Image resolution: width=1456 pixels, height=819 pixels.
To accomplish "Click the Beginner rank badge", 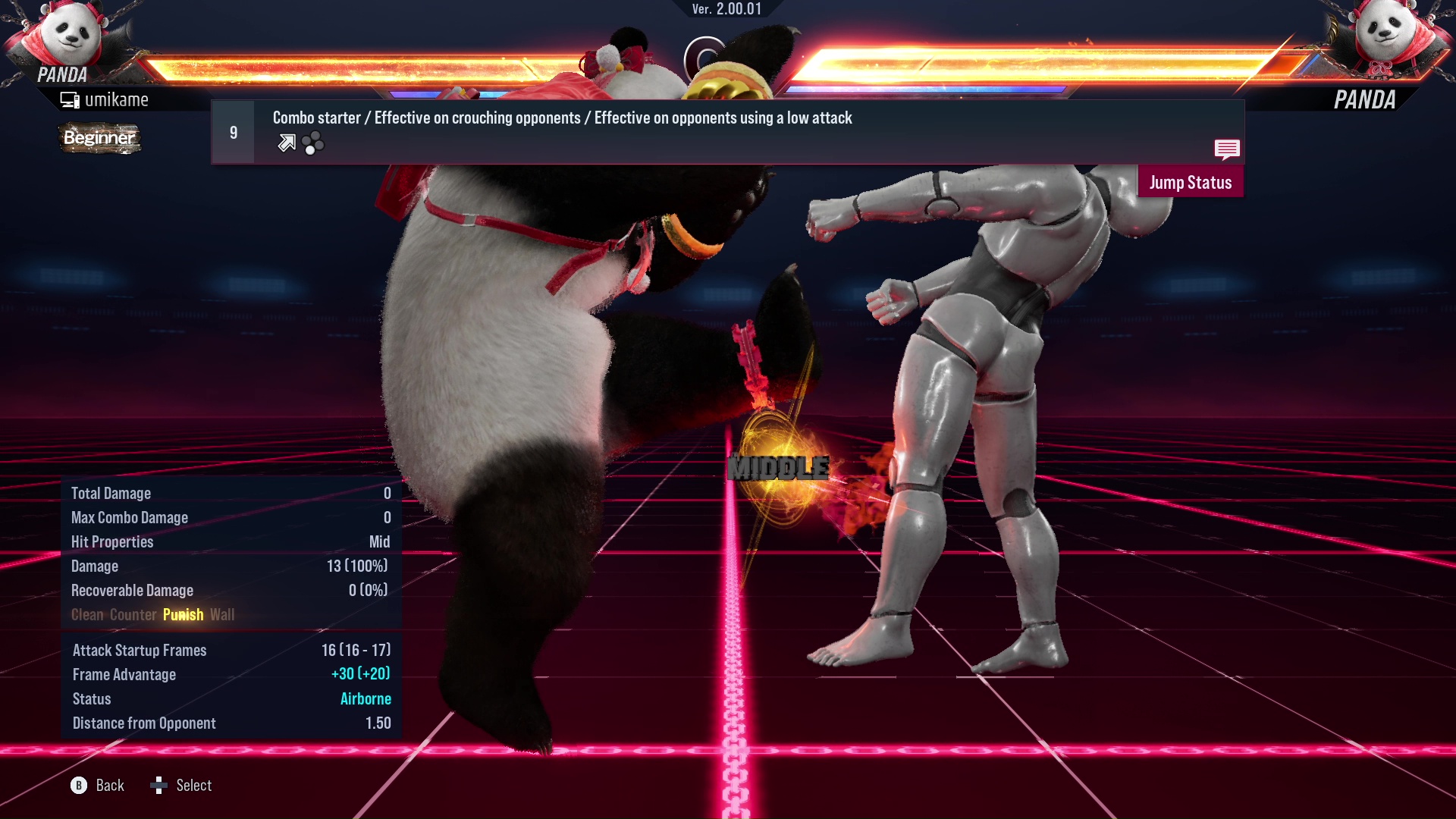I will pyautogui.click(x=99, y=139).
